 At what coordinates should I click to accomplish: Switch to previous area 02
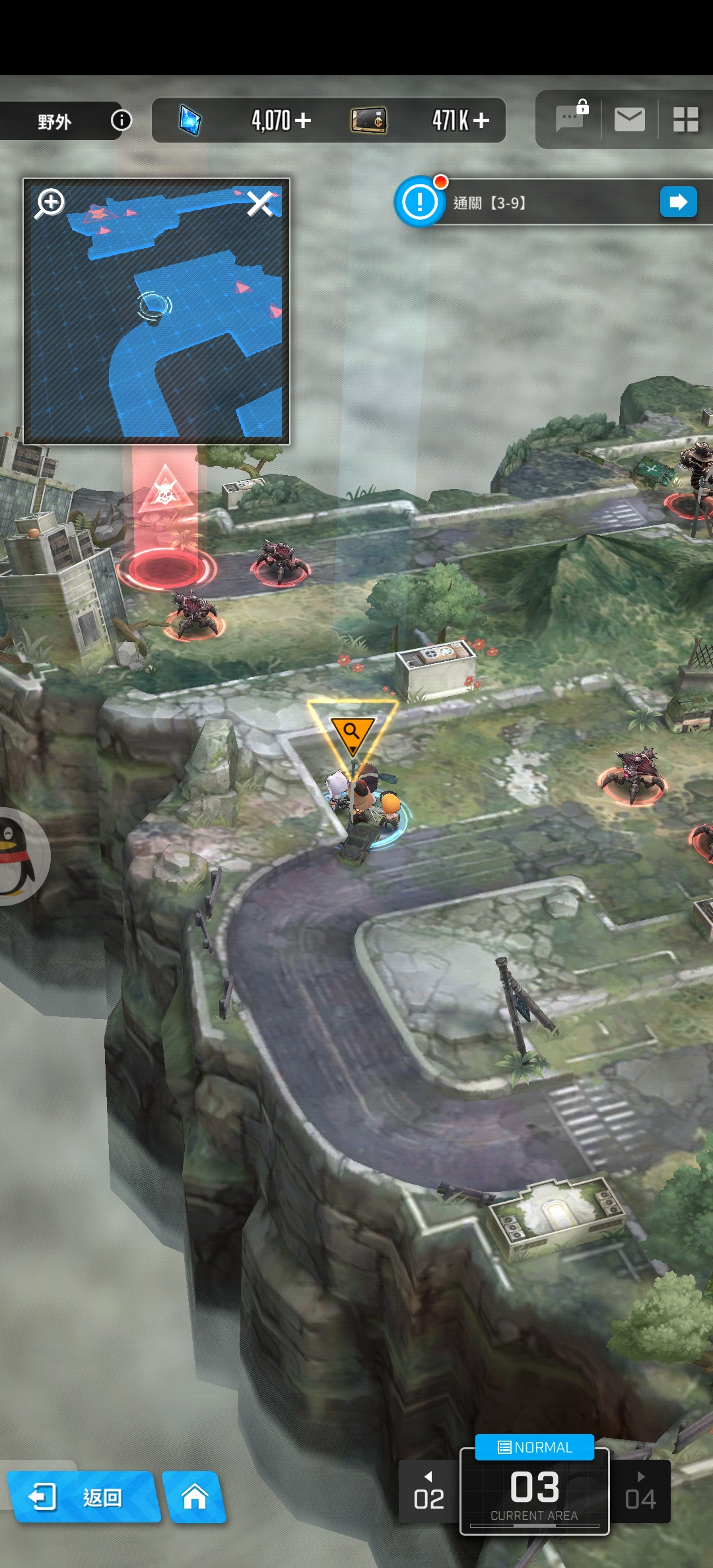(x=428, y=1492)
